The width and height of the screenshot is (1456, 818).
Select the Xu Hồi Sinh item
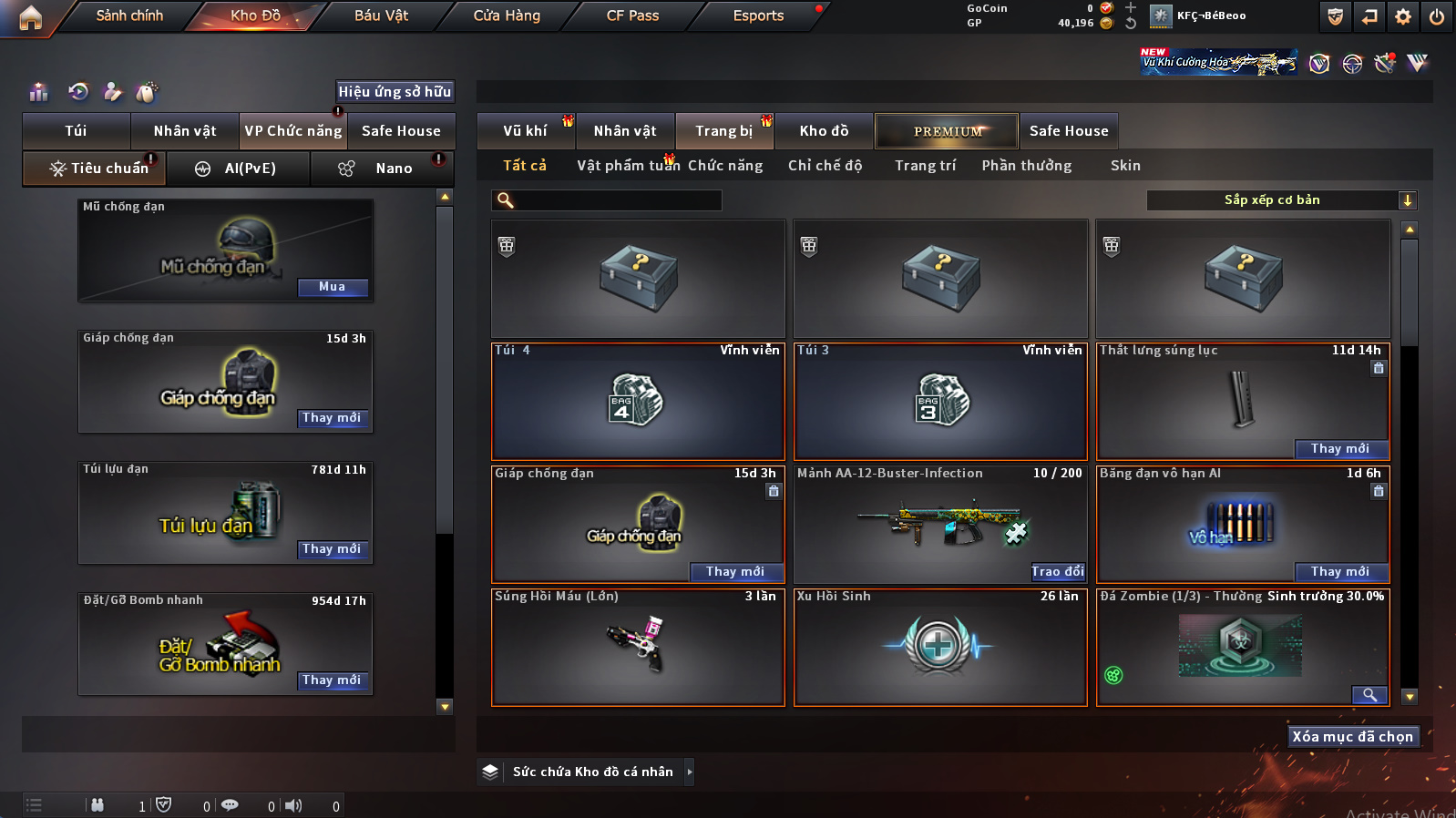click(940, 648)
